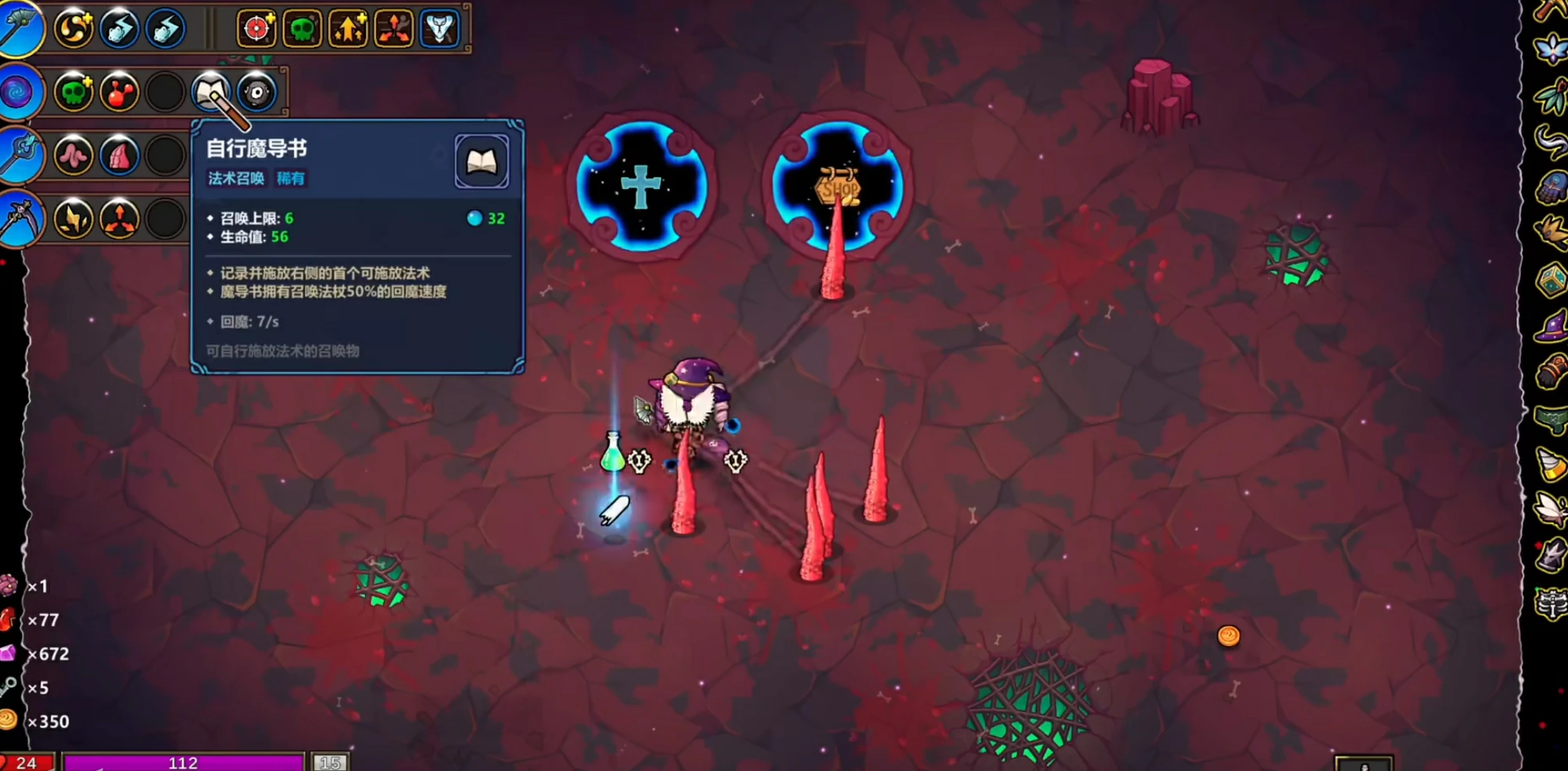This screenshot has width=1568, height=771.
Task: Click the red spike claw spell
Action: click(x=119, y=156)
